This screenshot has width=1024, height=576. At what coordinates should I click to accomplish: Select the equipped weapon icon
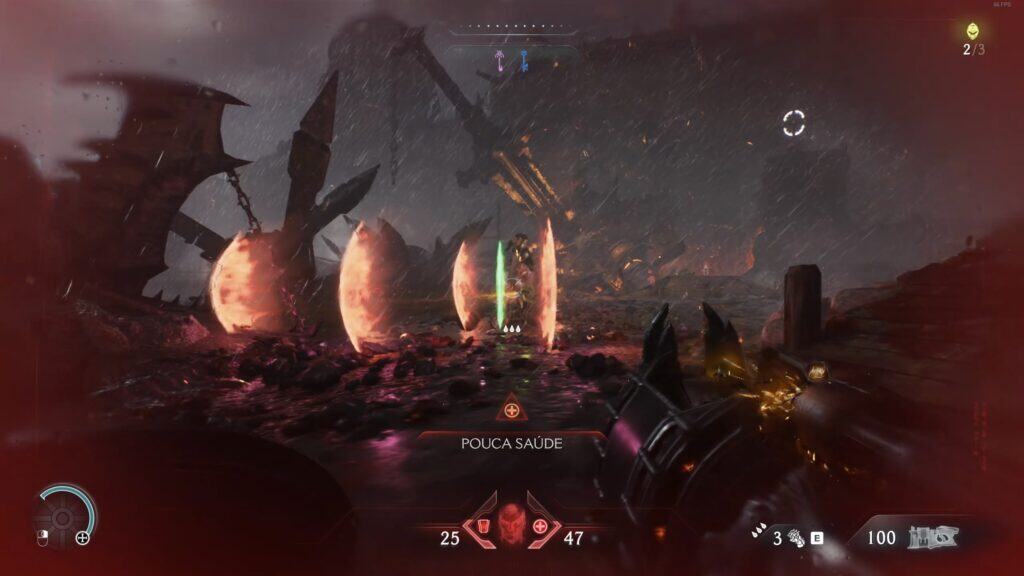[932, 538]
